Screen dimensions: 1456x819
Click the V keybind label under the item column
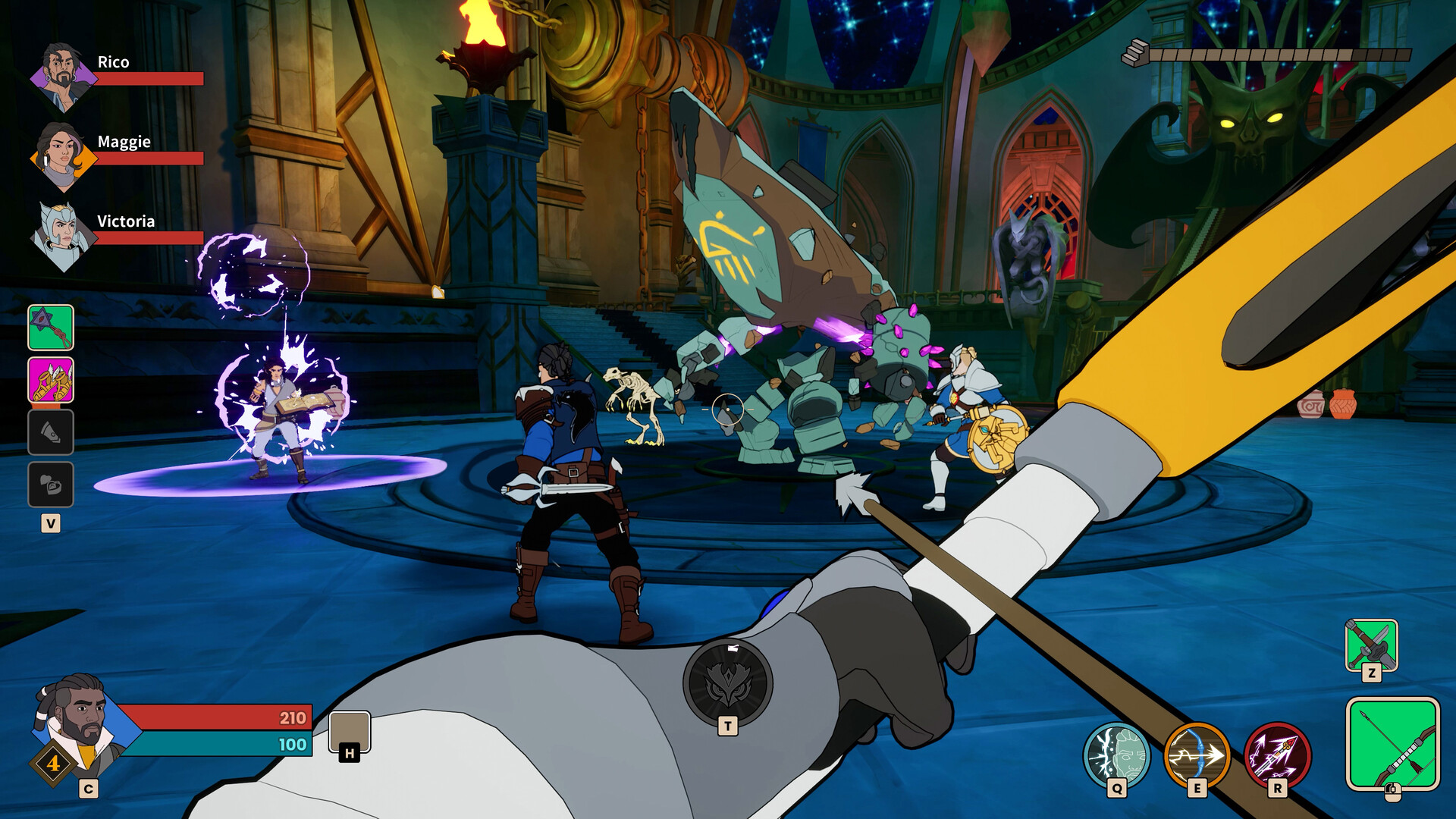point(50,522)
